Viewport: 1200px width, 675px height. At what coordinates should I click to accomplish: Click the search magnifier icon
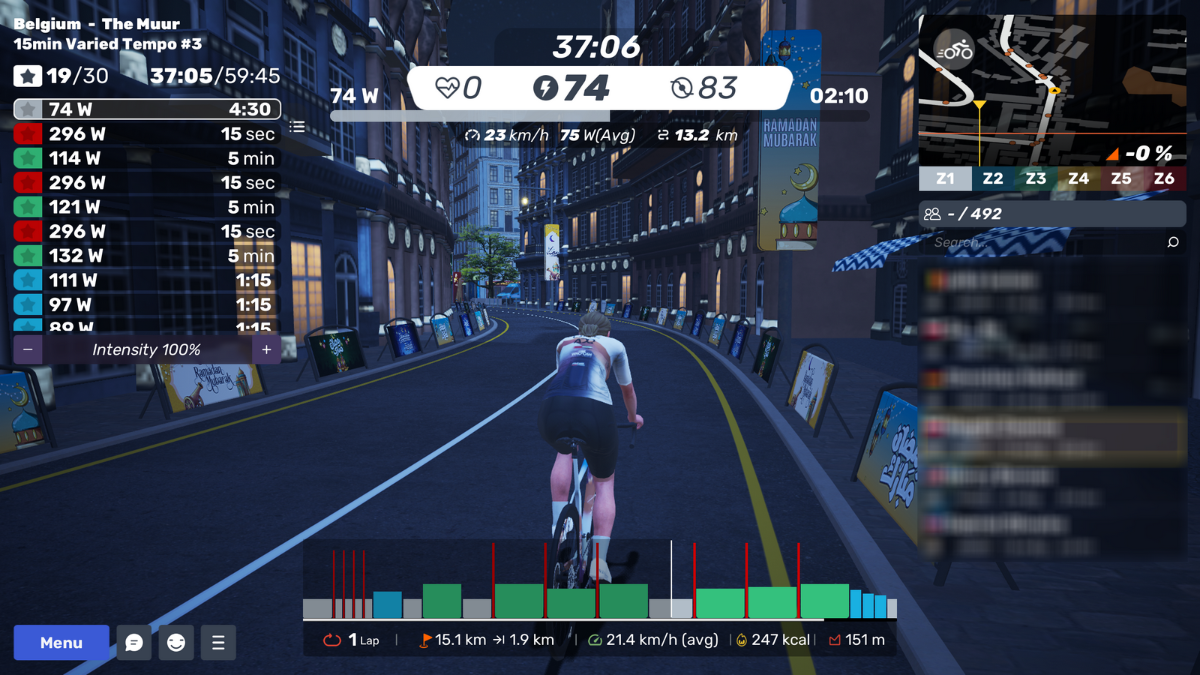click(1173, 242)
